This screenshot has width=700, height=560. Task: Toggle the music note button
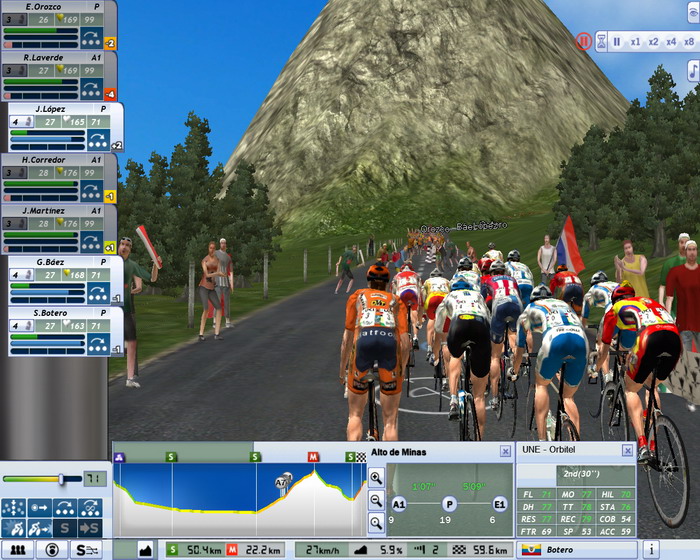(693, 70)
